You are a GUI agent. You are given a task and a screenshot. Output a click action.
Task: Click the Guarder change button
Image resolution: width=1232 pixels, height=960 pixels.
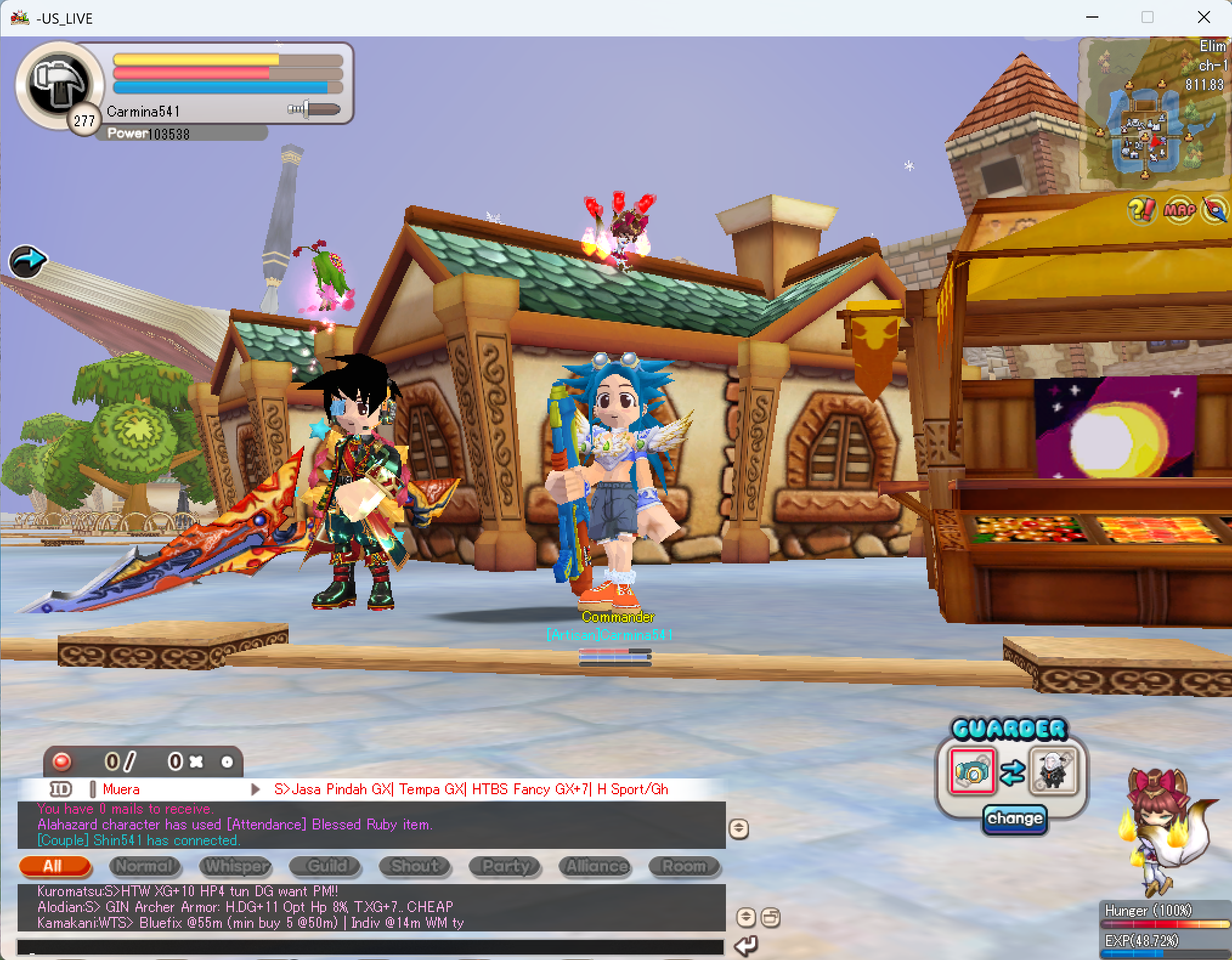pyautogui.click(x=1015, y=819)
